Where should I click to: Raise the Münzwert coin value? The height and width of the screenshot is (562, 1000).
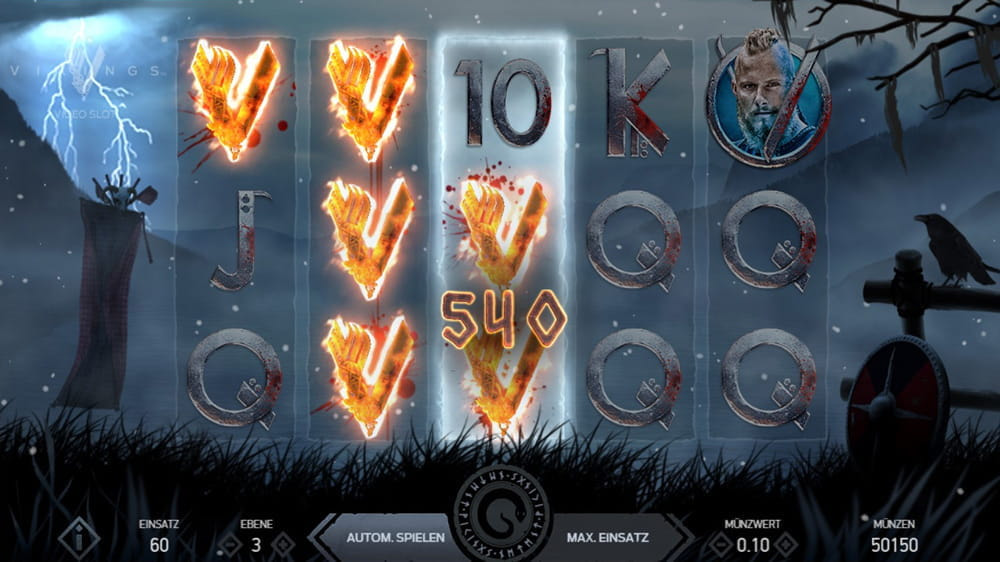click(785, 545)
